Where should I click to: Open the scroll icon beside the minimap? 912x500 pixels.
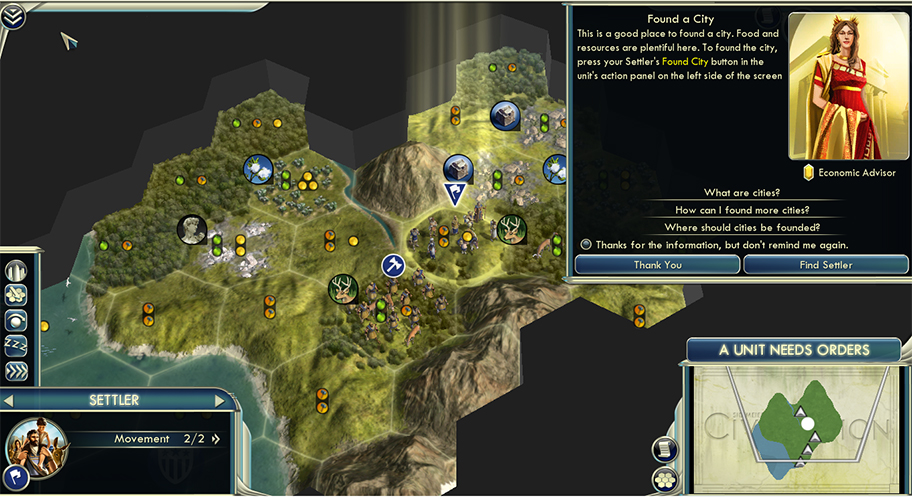[662, 448]
